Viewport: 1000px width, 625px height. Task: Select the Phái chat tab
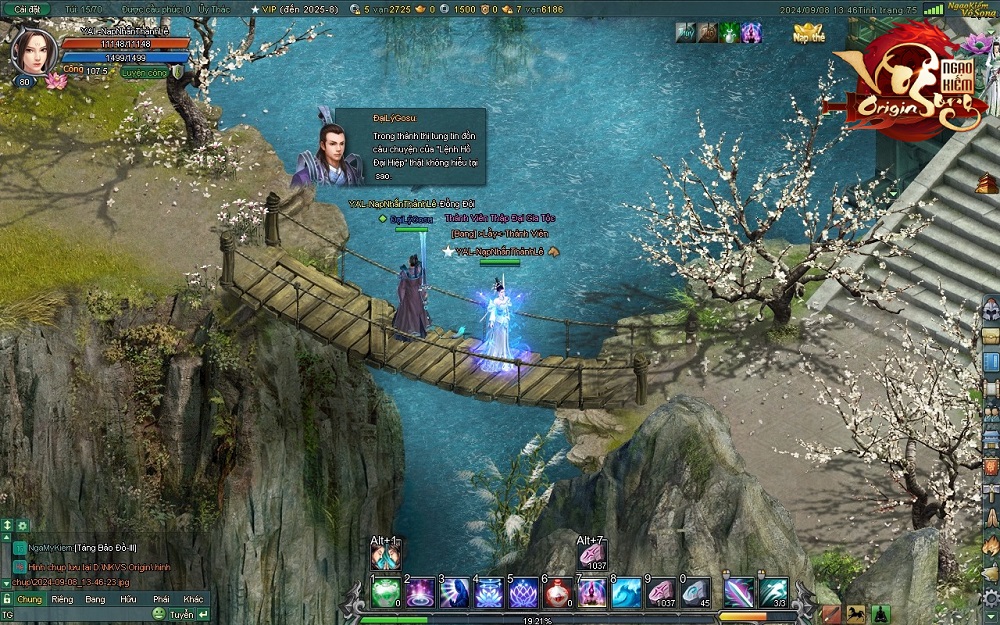tap(161, 599)
